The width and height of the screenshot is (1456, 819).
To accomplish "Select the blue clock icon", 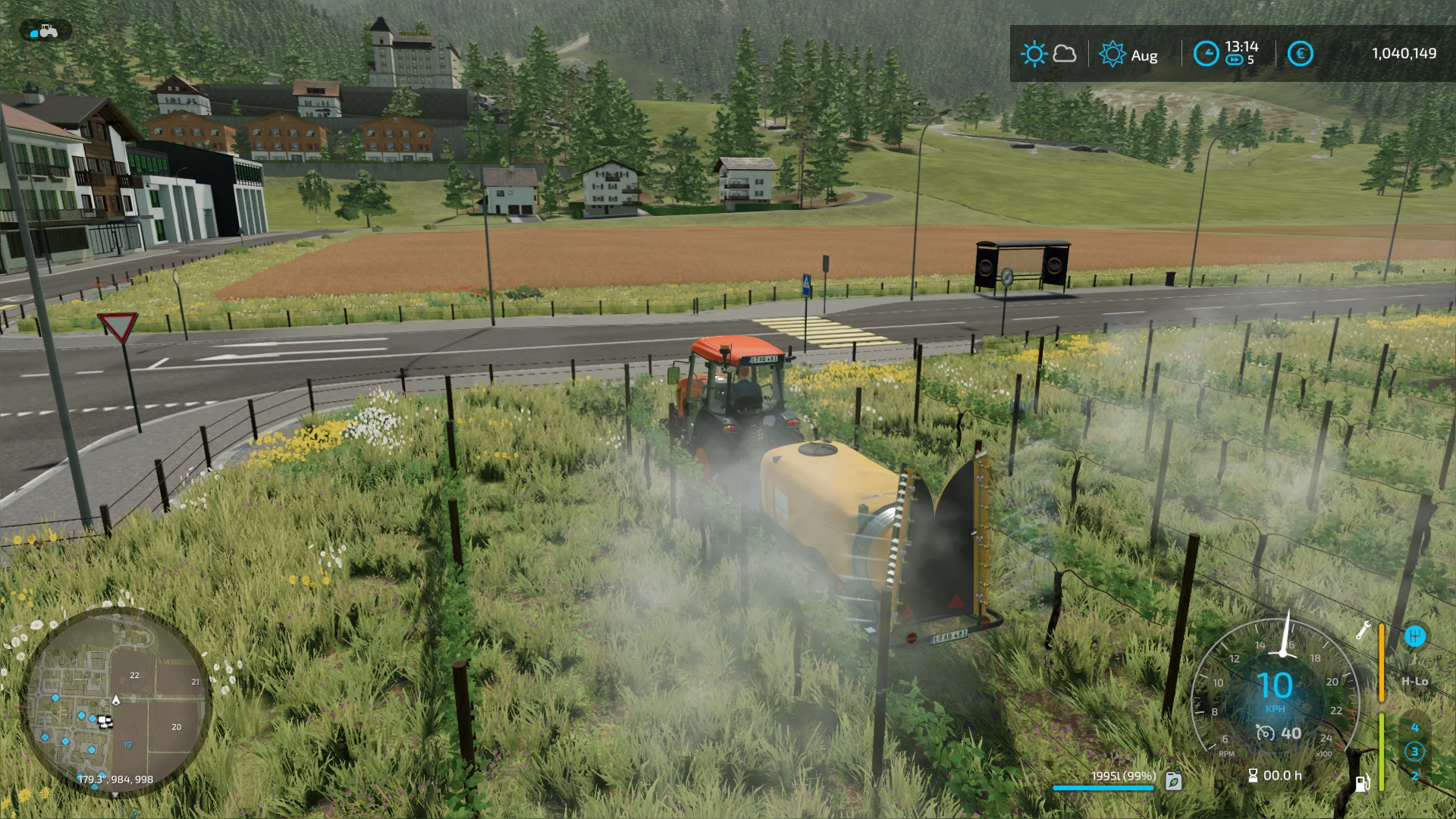I will (x=1206, y=54).
